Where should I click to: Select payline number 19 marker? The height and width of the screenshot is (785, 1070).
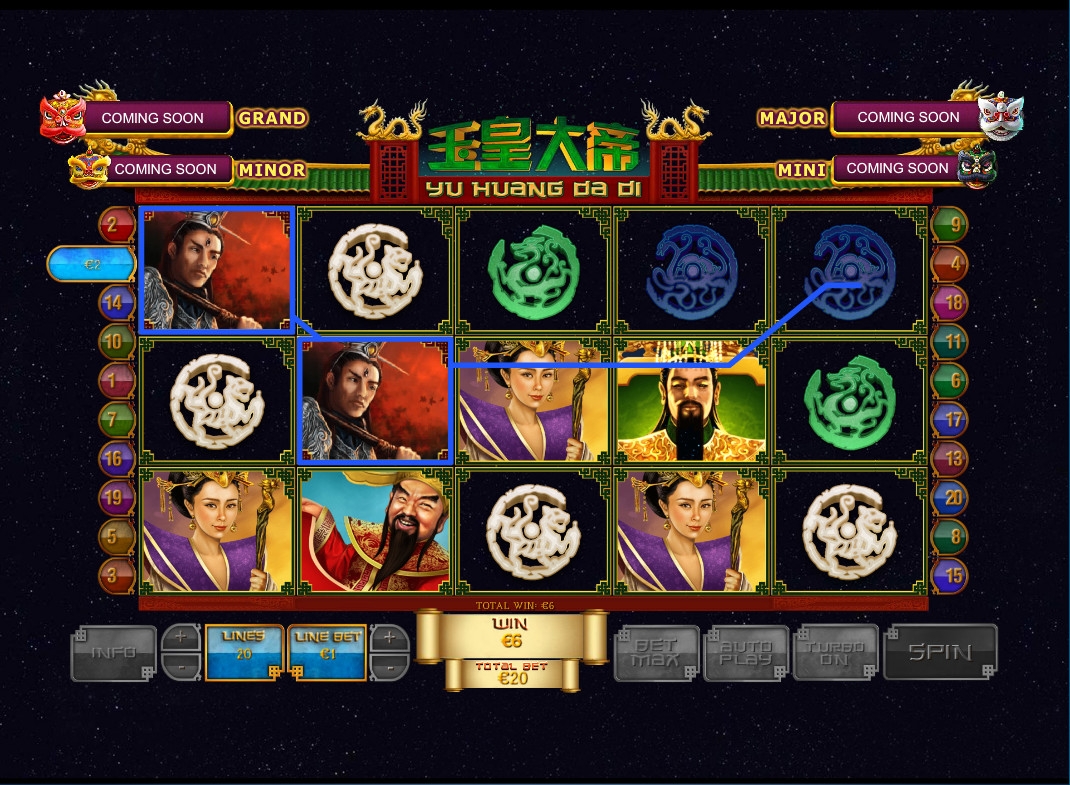pyautogui.click(x=116, y=497)
